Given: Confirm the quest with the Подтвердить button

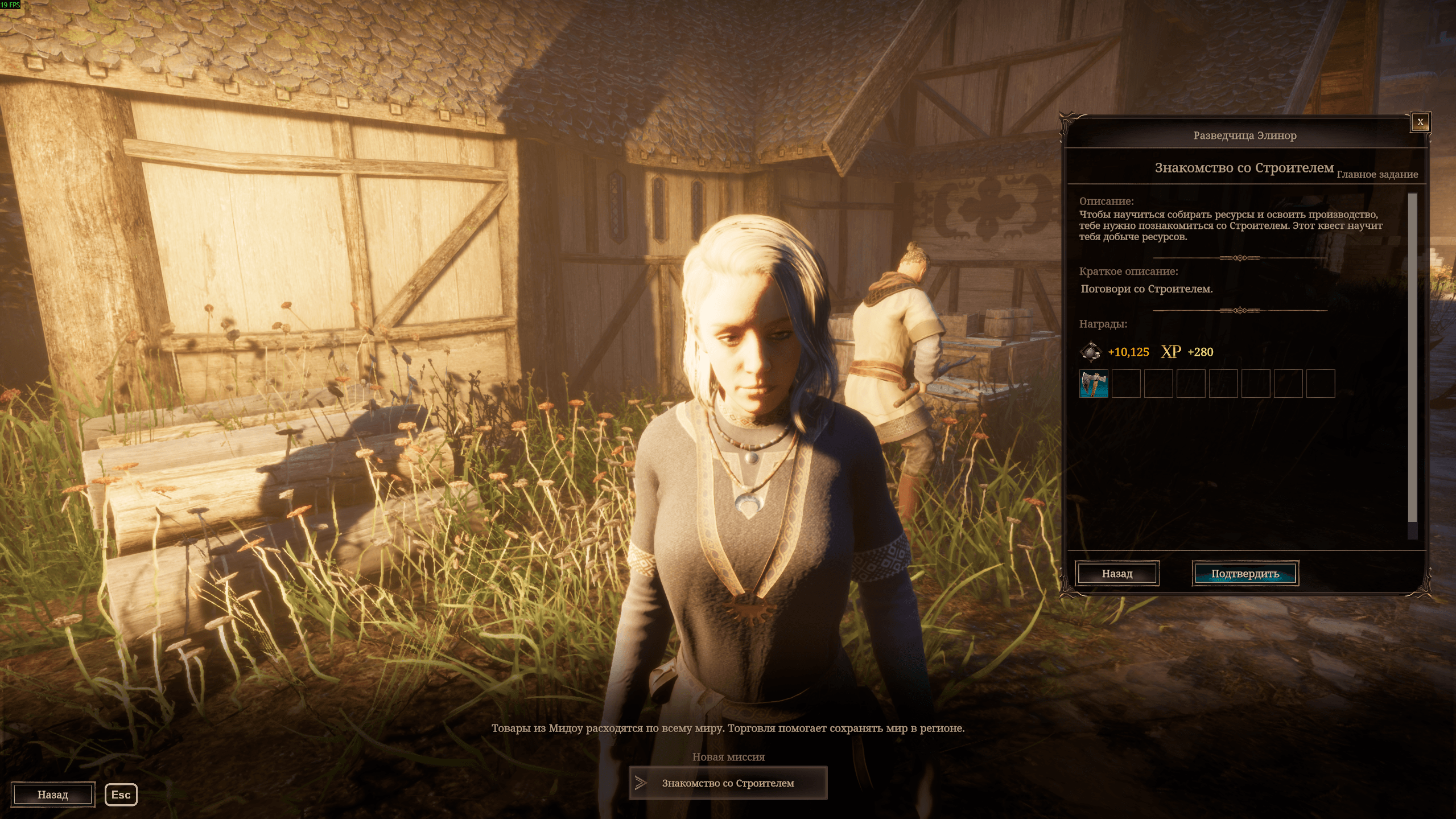Looking at the screenshot, I should 1245,573.
